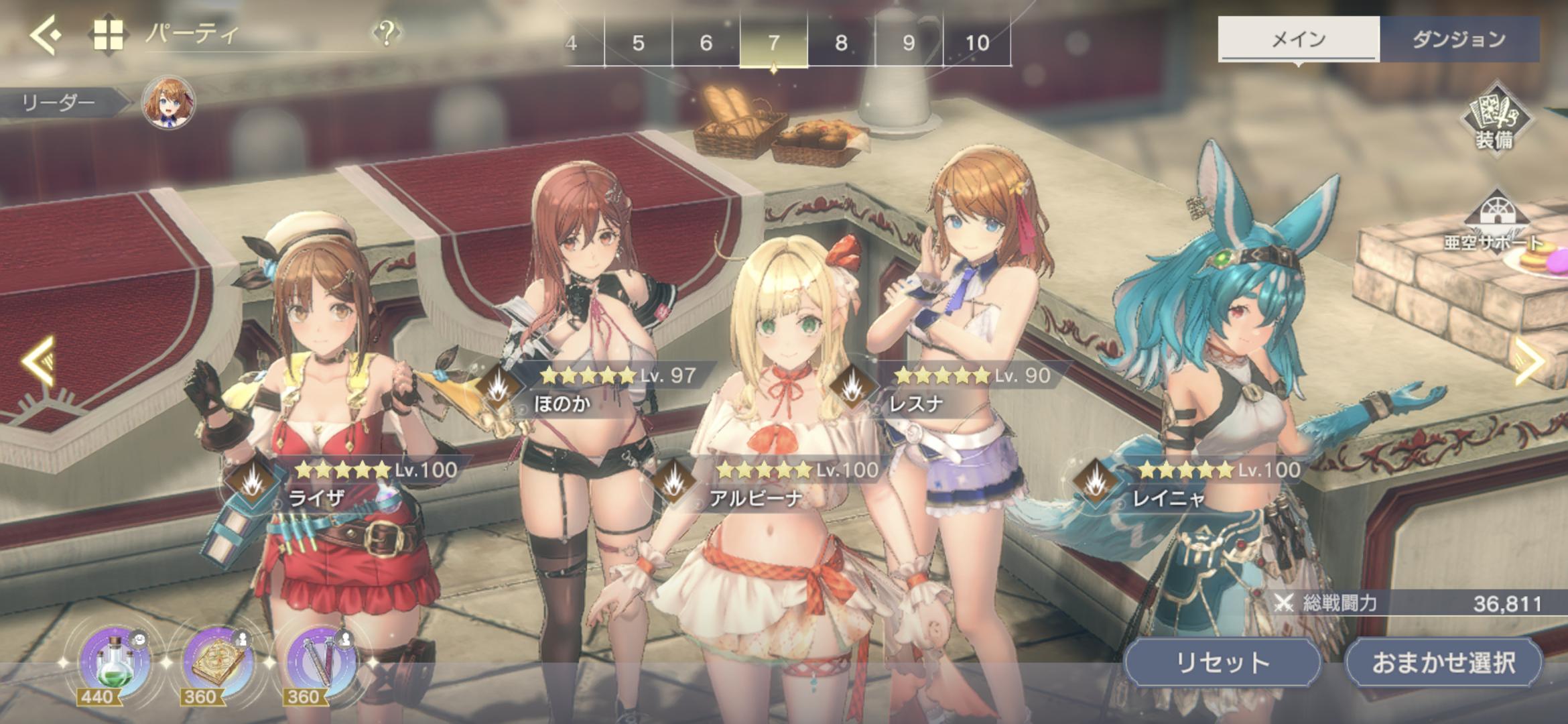The height and width of the screenshot is (724, 1568).
Task: Switch to the メイン tab
Action: [x=1298, y=40]
